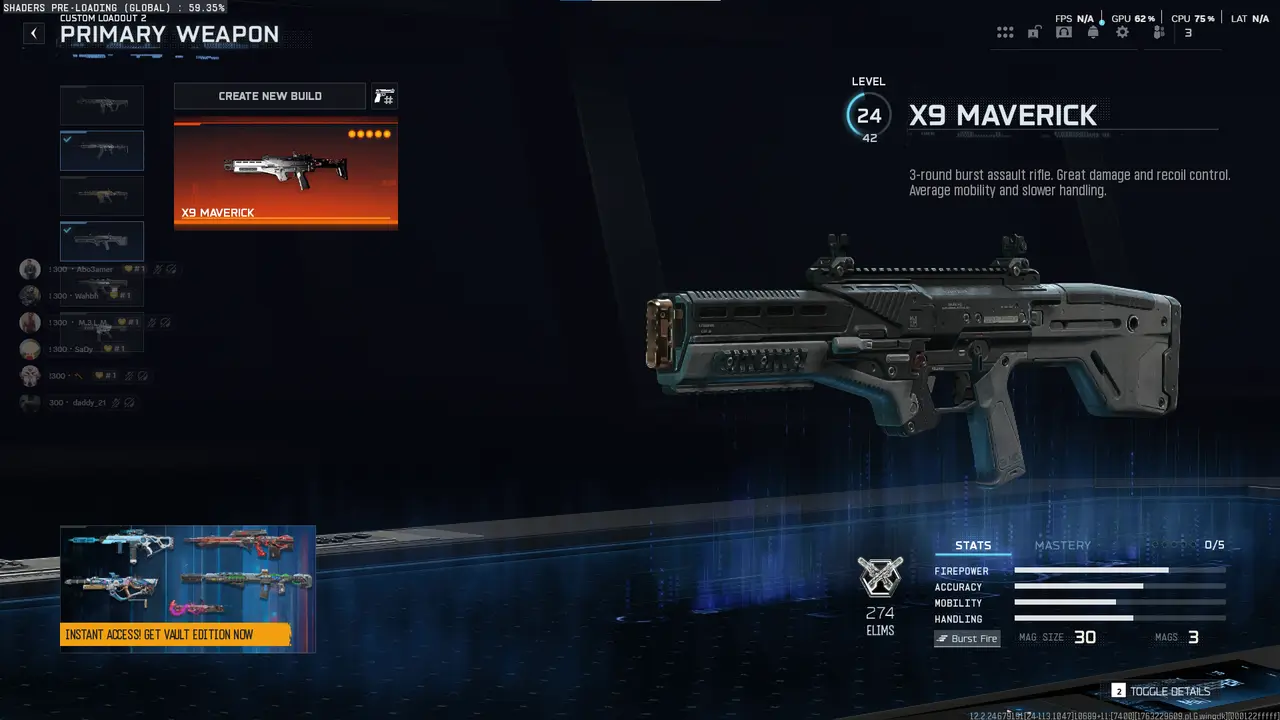Mute the voice icon next to daddy_21

click(x=114, y=403)
